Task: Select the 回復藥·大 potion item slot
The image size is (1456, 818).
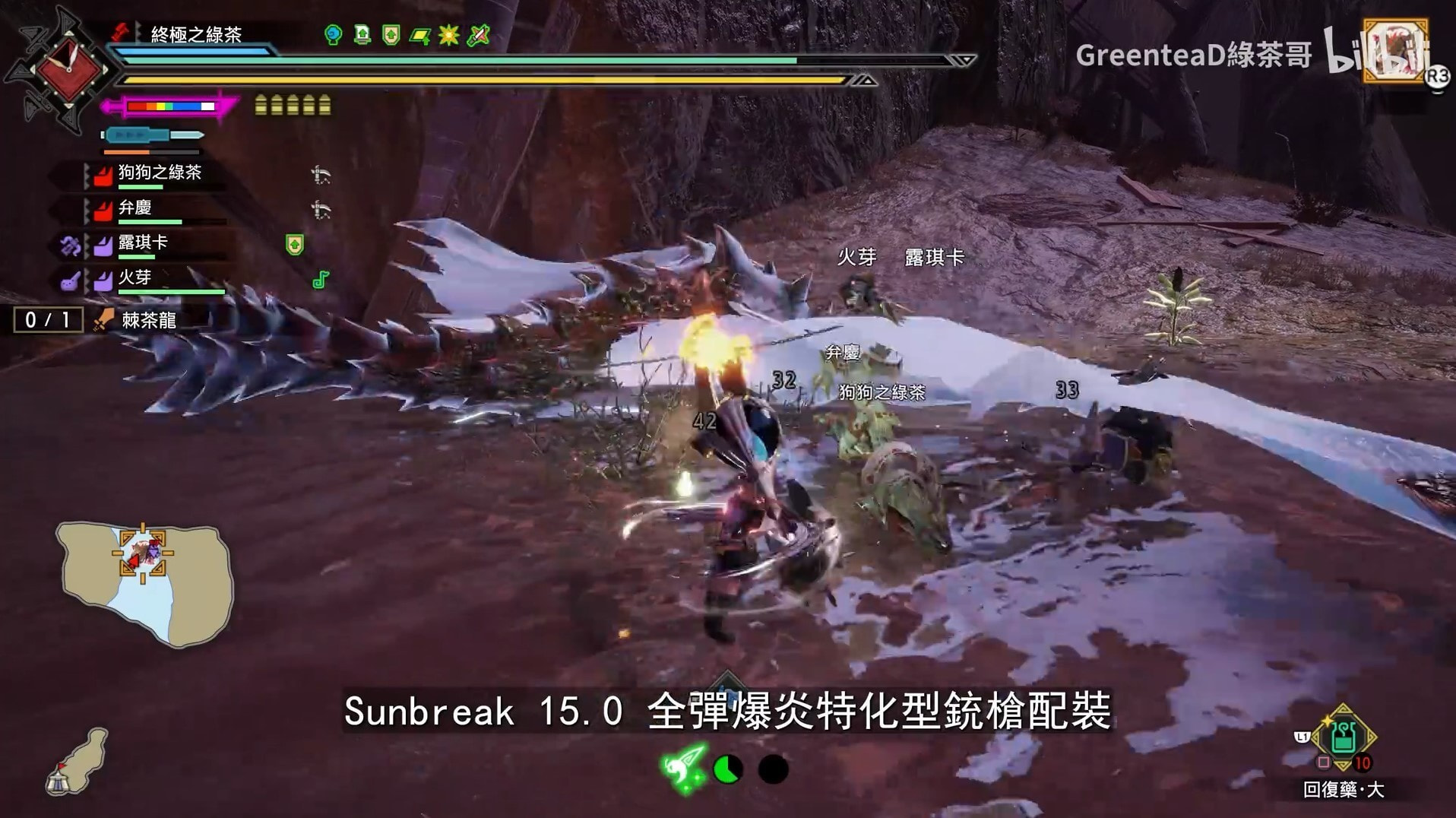Action: point(1343,737)
